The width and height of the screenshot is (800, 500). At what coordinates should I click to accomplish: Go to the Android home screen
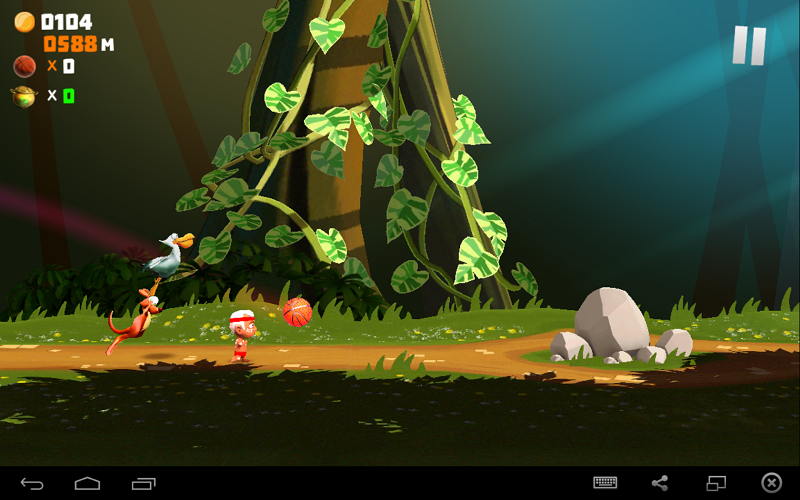(88, 483)
